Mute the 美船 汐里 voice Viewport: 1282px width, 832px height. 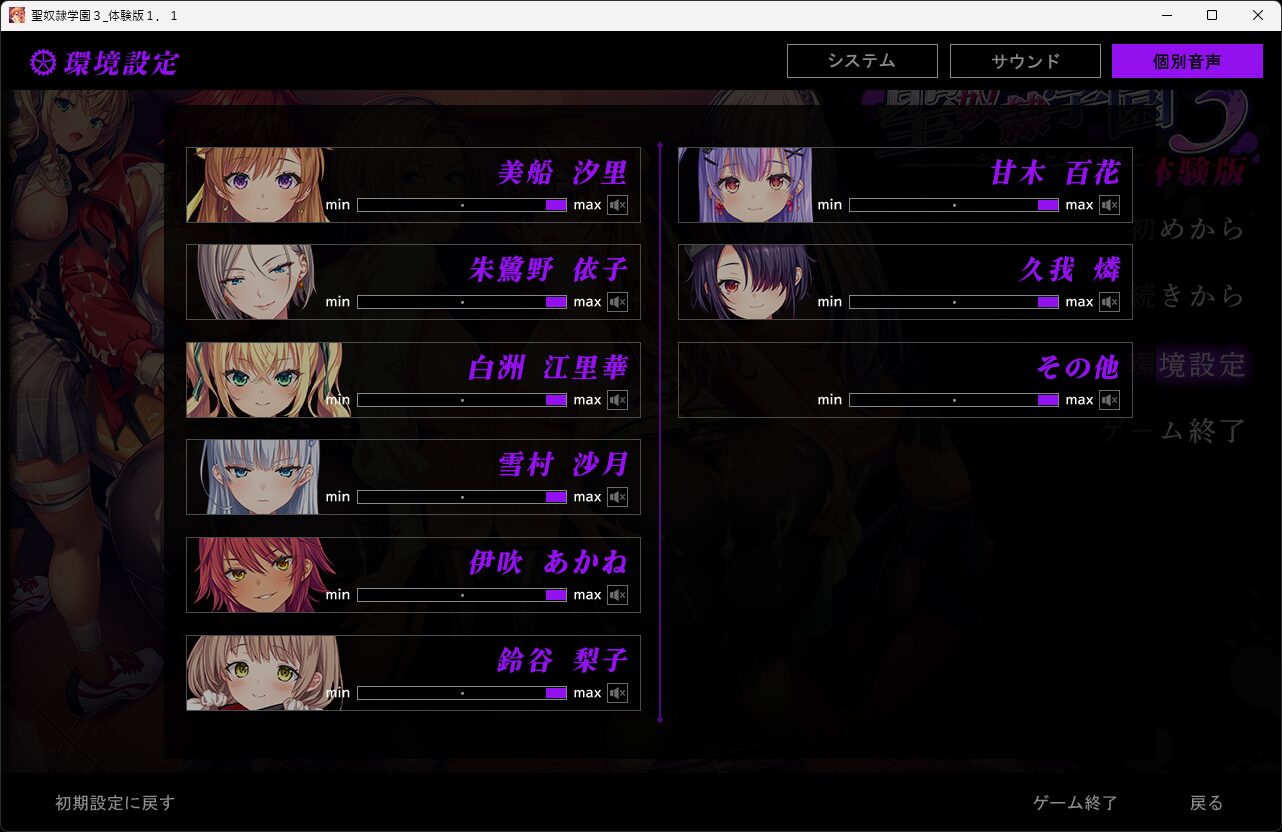(x=617, y=205)
